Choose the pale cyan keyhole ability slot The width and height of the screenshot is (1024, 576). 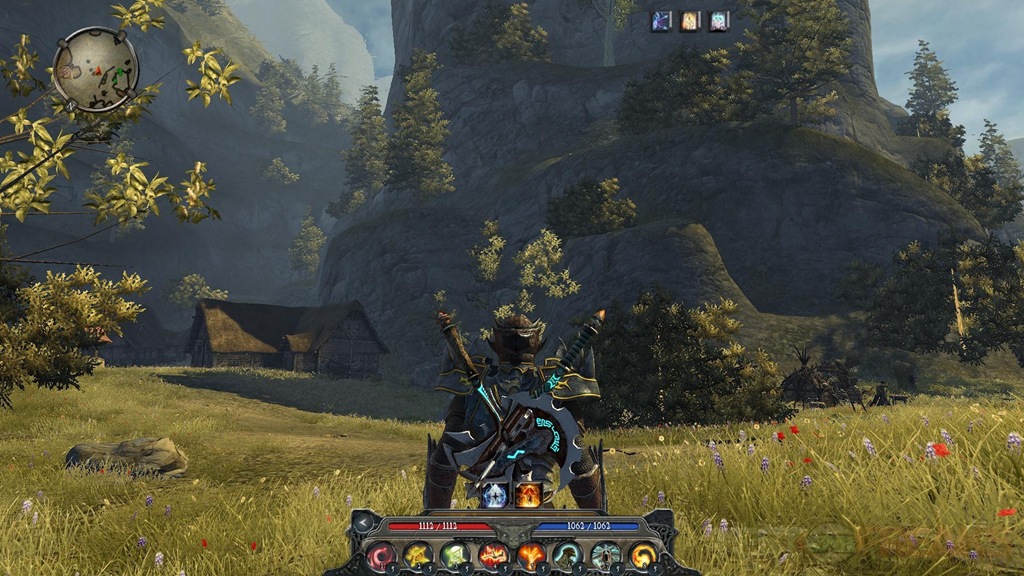[x=604, y=555]
